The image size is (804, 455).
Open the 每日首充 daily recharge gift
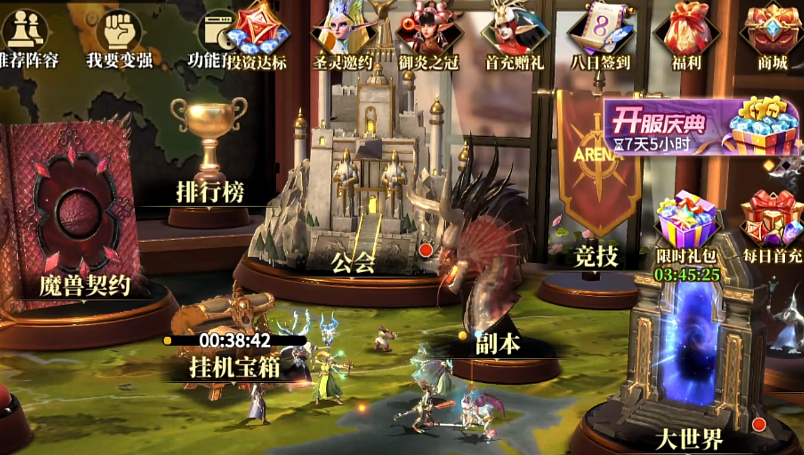pyautogui.click(x=771, y=222)
